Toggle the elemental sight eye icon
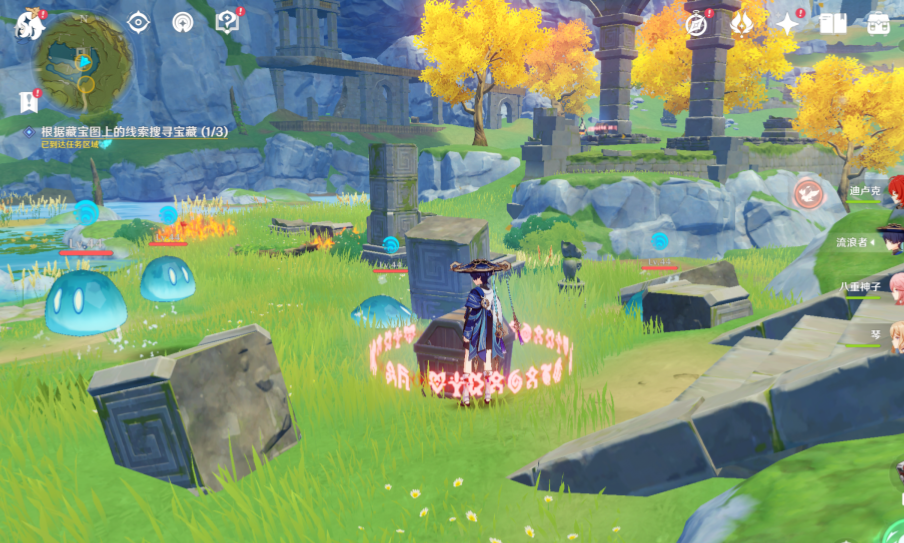The height and width of the screenshot is (543, 904). coord(138,22)
